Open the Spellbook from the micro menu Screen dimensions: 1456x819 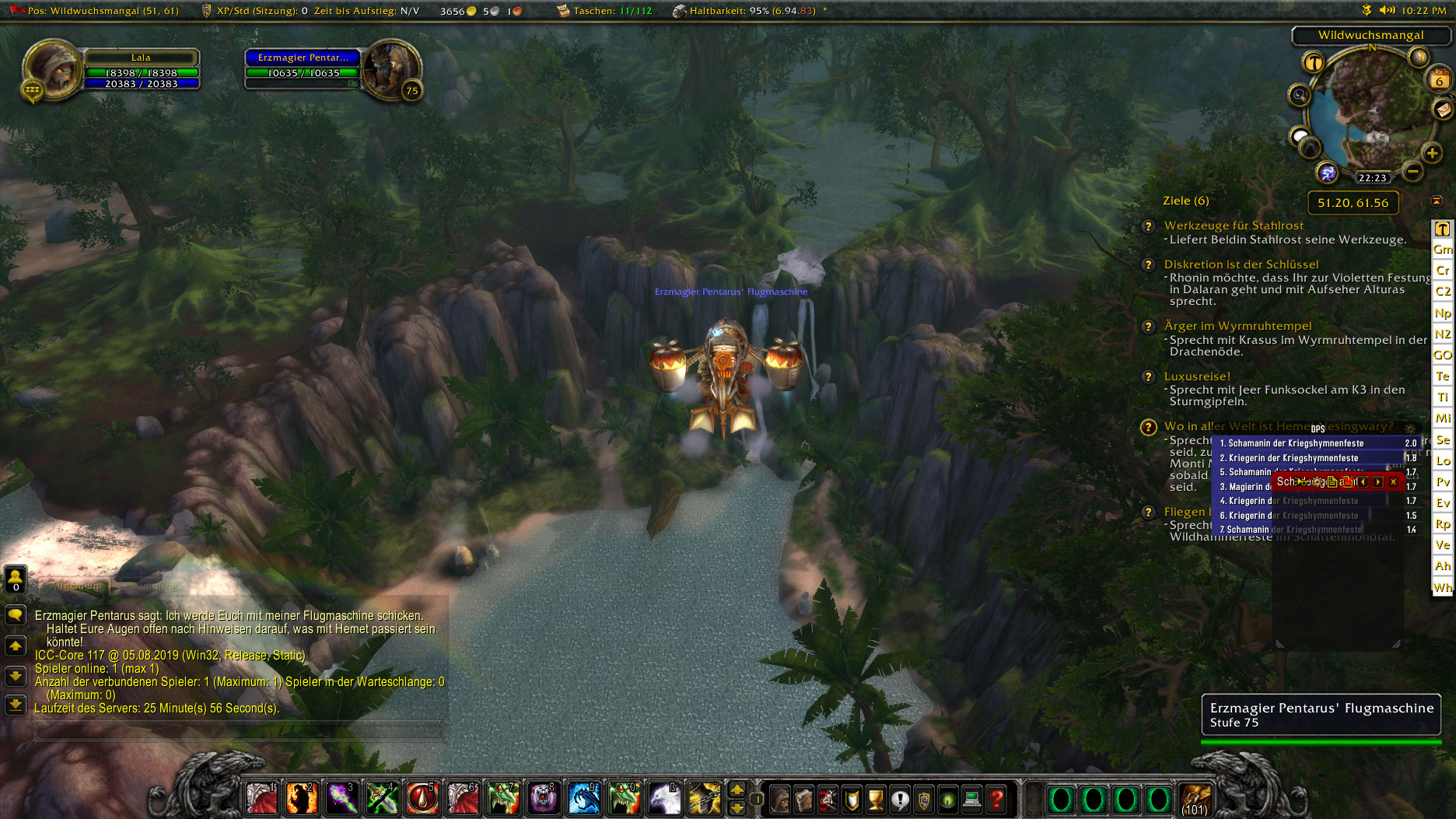coord(803,800)
